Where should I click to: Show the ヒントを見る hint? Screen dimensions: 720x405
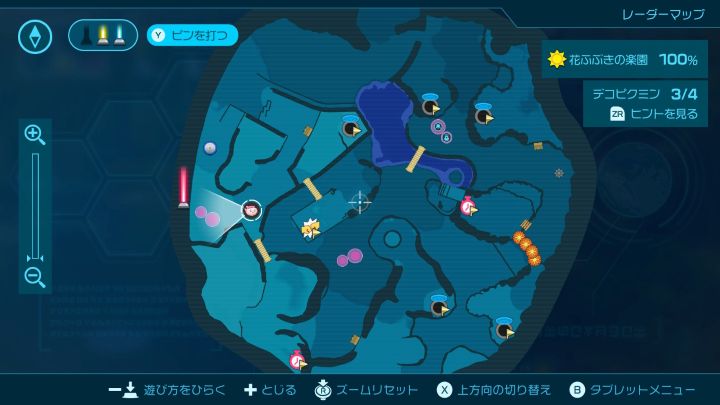(653, 114)
